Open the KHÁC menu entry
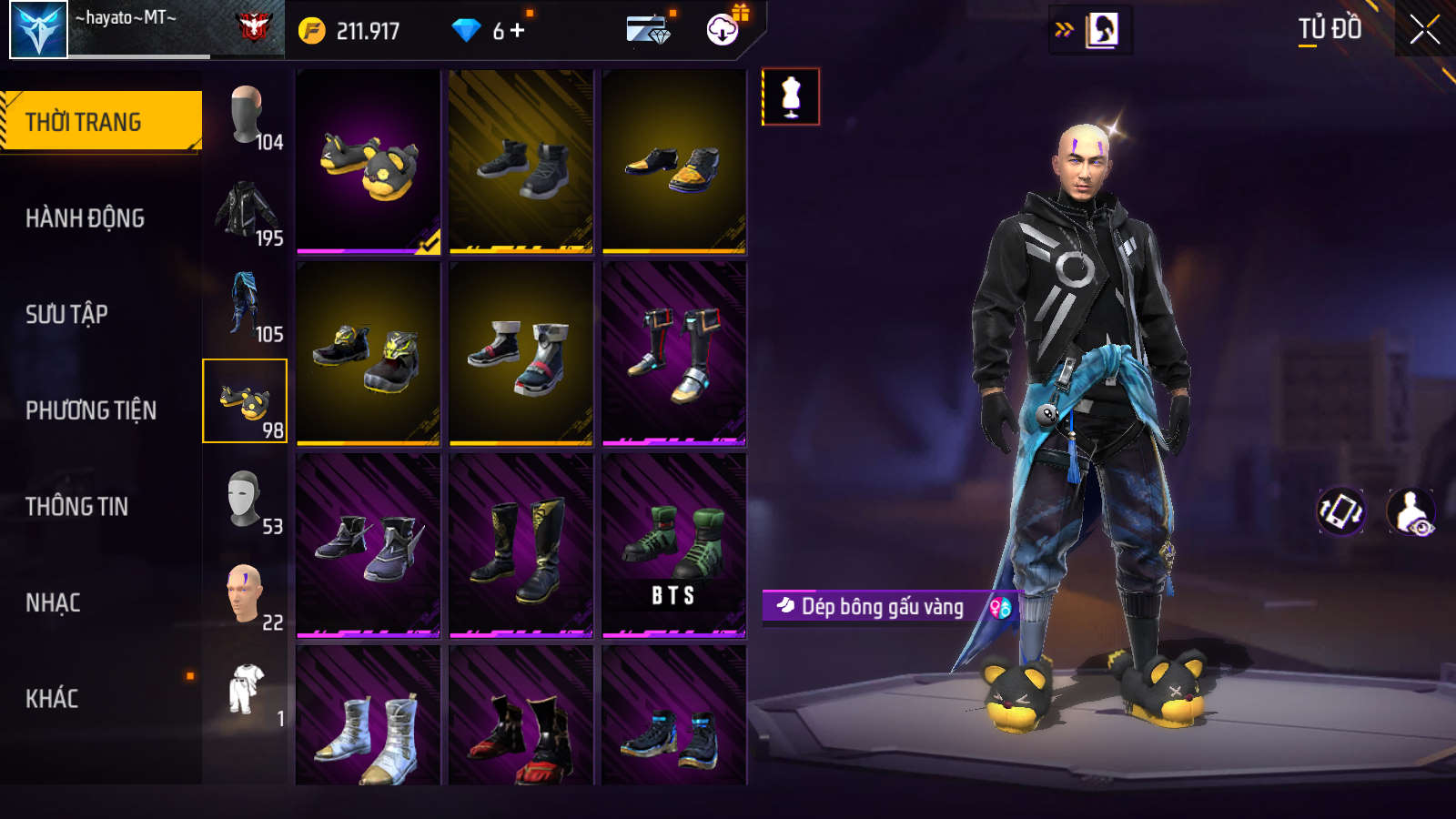 coord(52,699)
